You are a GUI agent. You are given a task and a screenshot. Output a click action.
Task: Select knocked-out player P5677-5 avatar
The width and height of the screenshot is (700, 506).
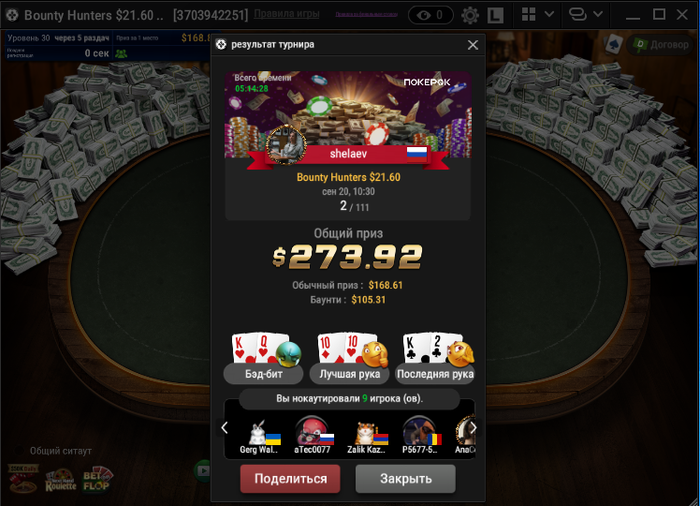tap(419, 432)
